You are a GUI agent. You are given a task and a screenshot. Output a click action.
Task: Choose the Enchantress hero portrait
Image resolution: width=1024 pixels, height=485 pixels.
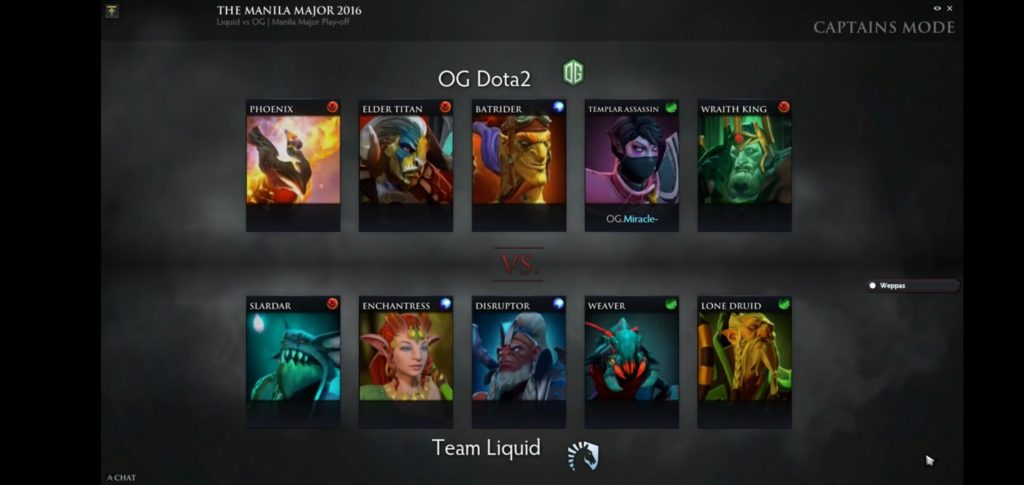coord(406,356)
